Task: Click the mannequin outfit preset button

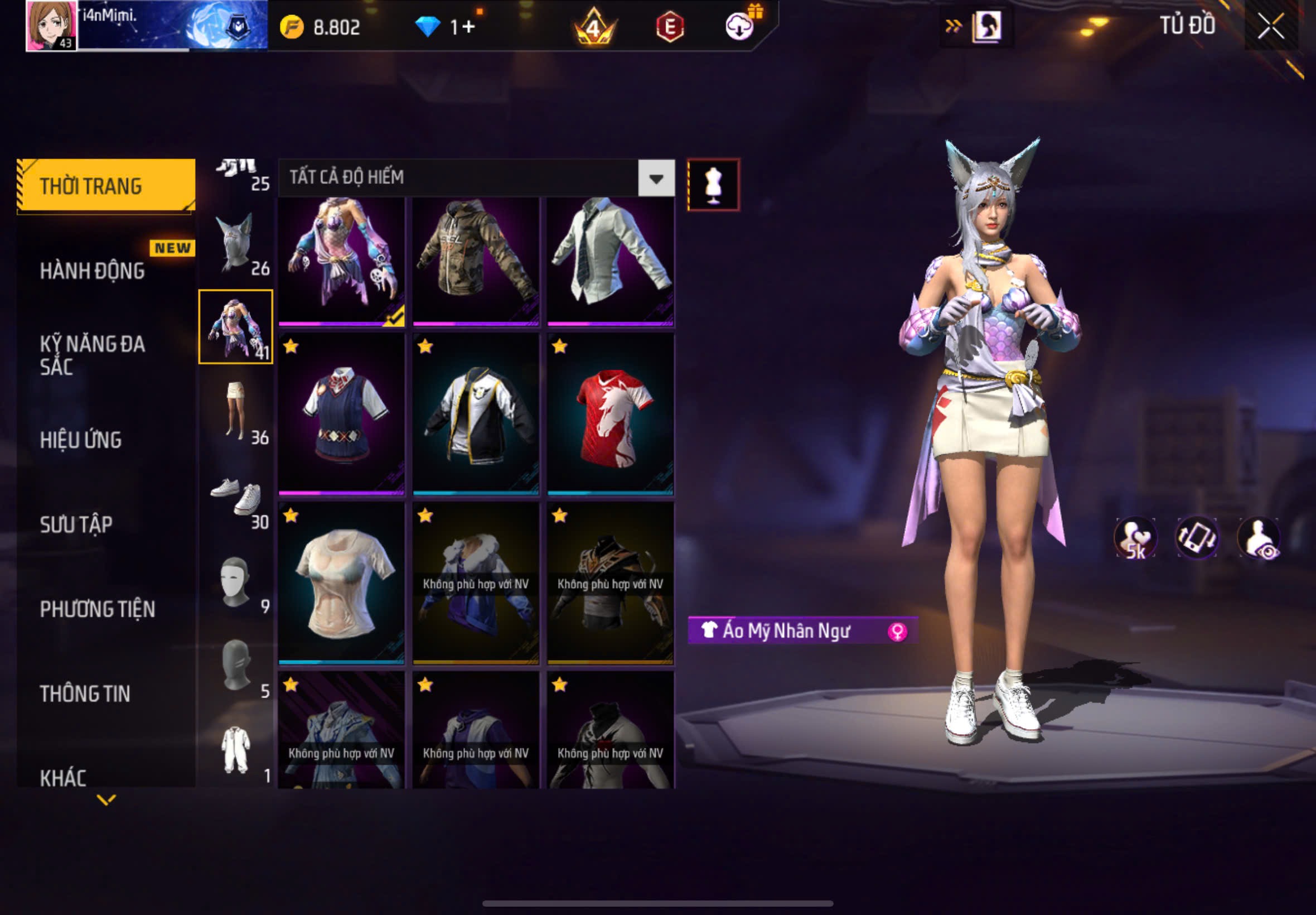Action: tap(713, 185)
